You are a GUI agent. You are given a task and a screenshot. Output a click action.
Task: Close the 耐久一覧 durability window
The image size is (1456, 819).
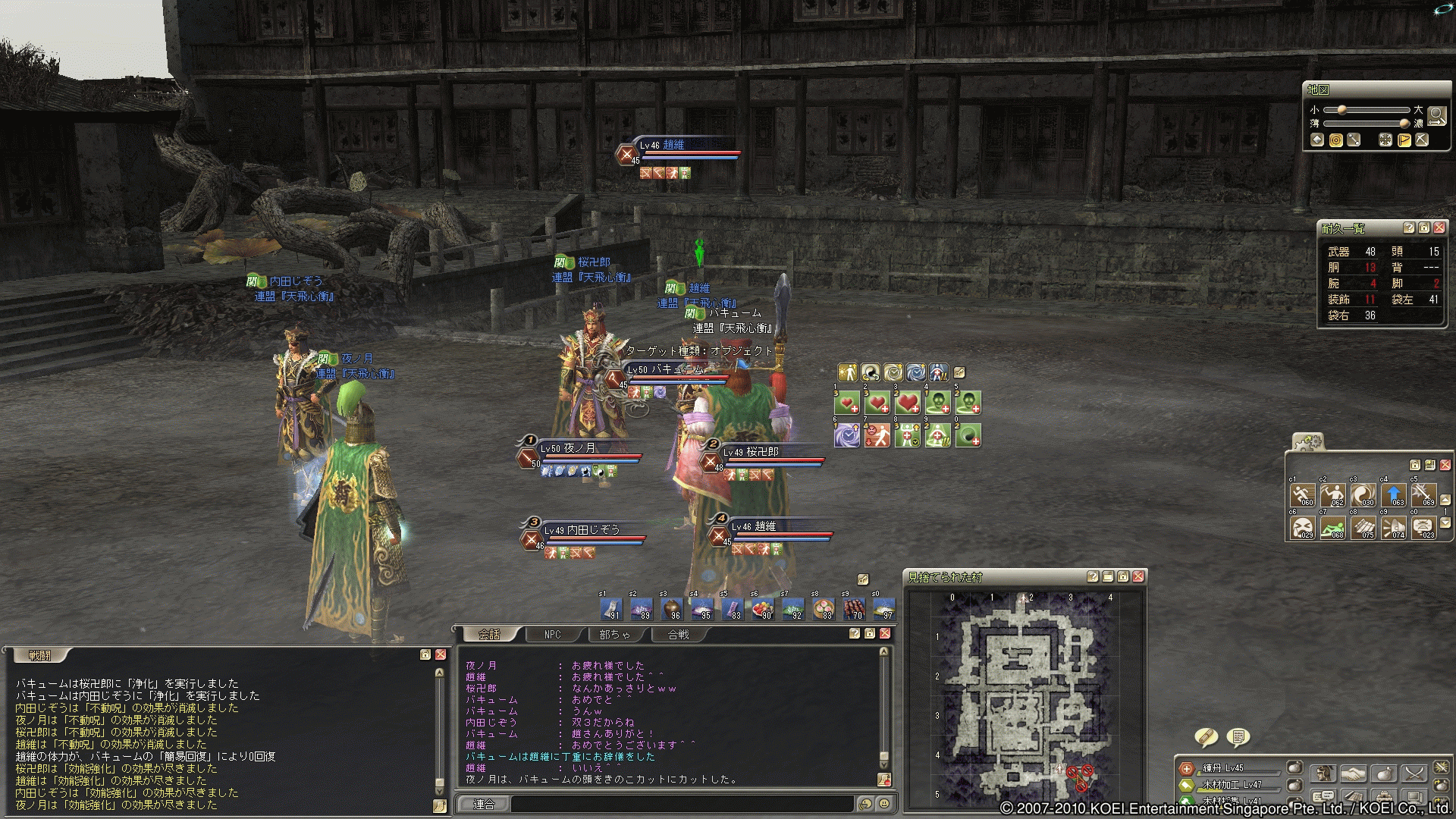[1439, 227]
